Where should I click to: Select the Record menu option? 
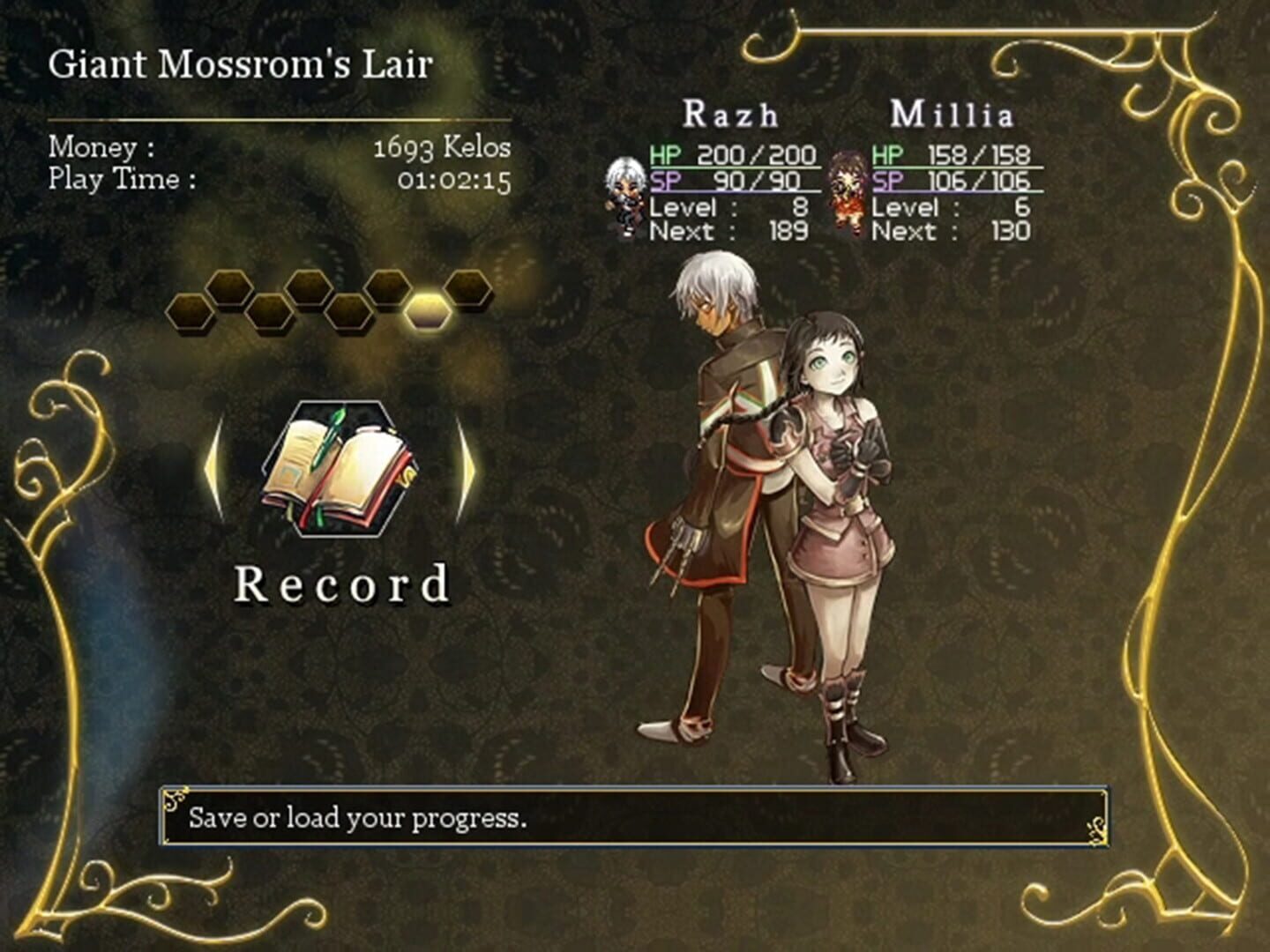[x=340, y=582]
